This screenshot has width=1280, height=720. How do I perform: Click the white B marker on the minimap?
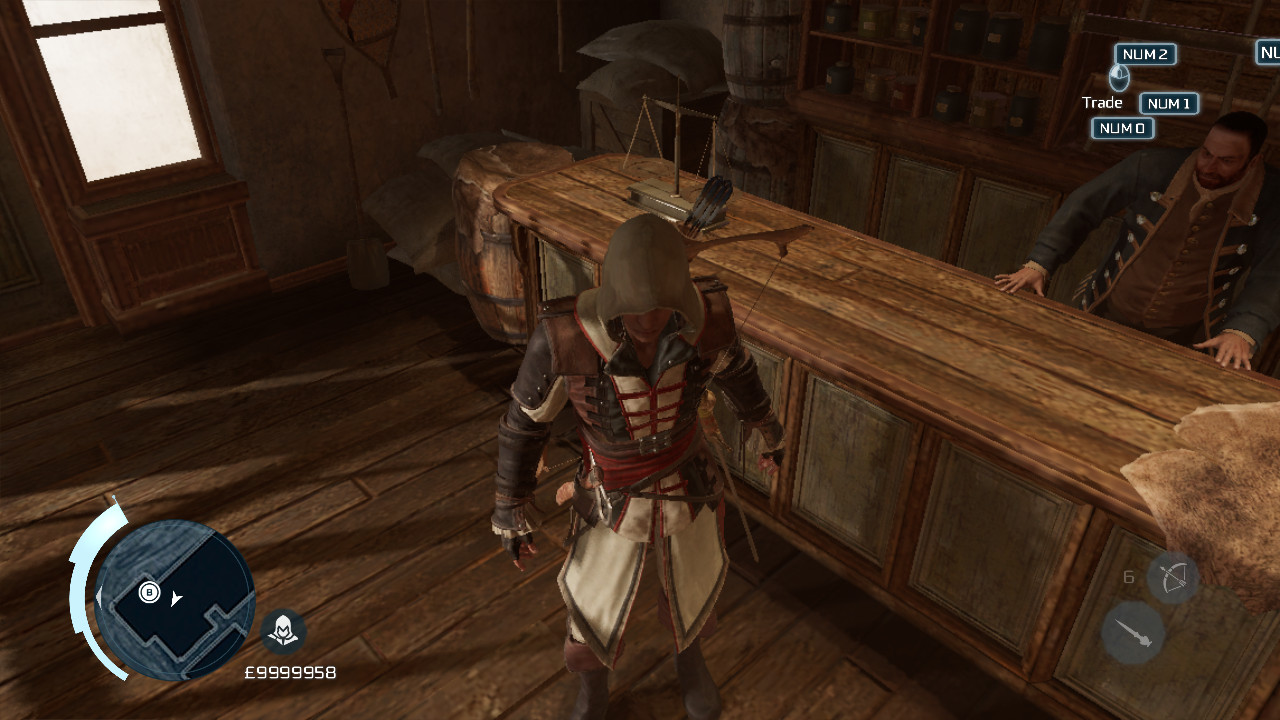point(148,593)
